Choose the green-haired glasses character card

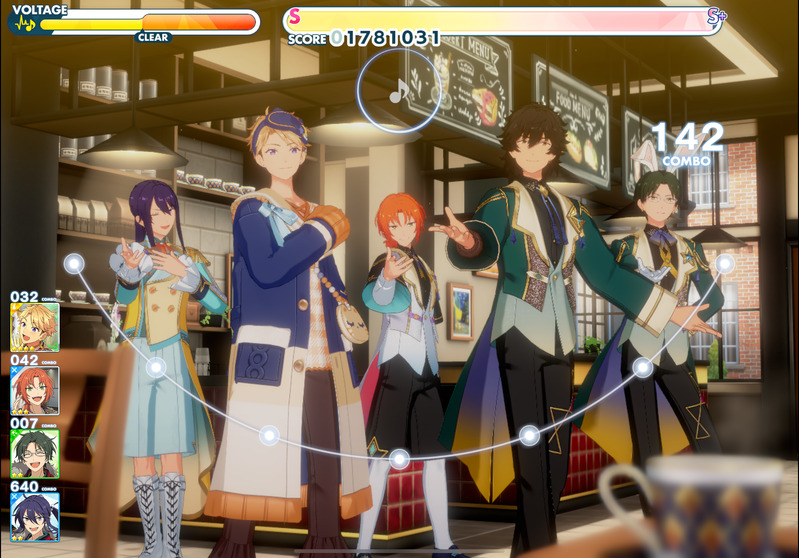35,453
